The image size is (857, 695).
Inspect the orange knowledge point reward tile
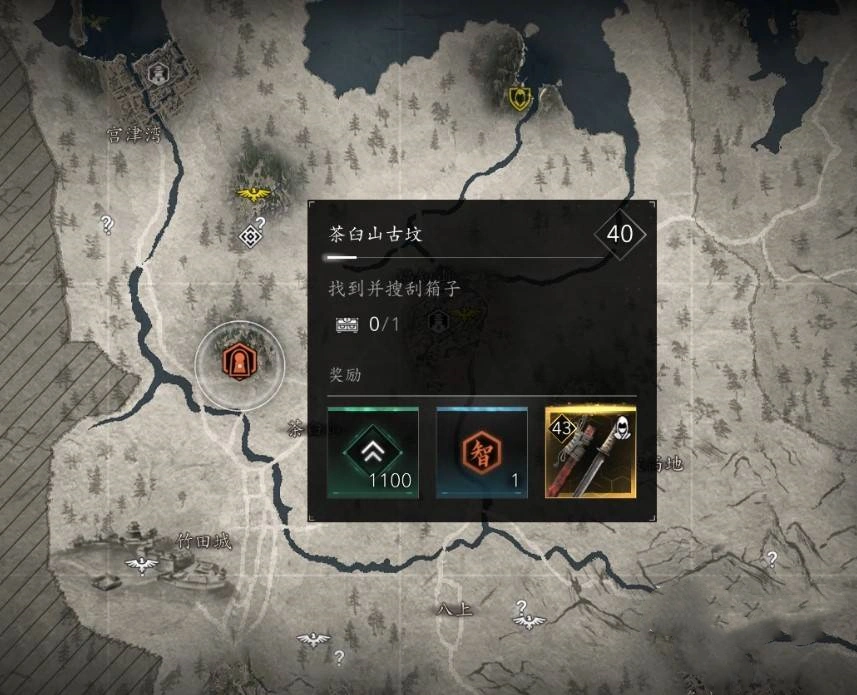481,452
